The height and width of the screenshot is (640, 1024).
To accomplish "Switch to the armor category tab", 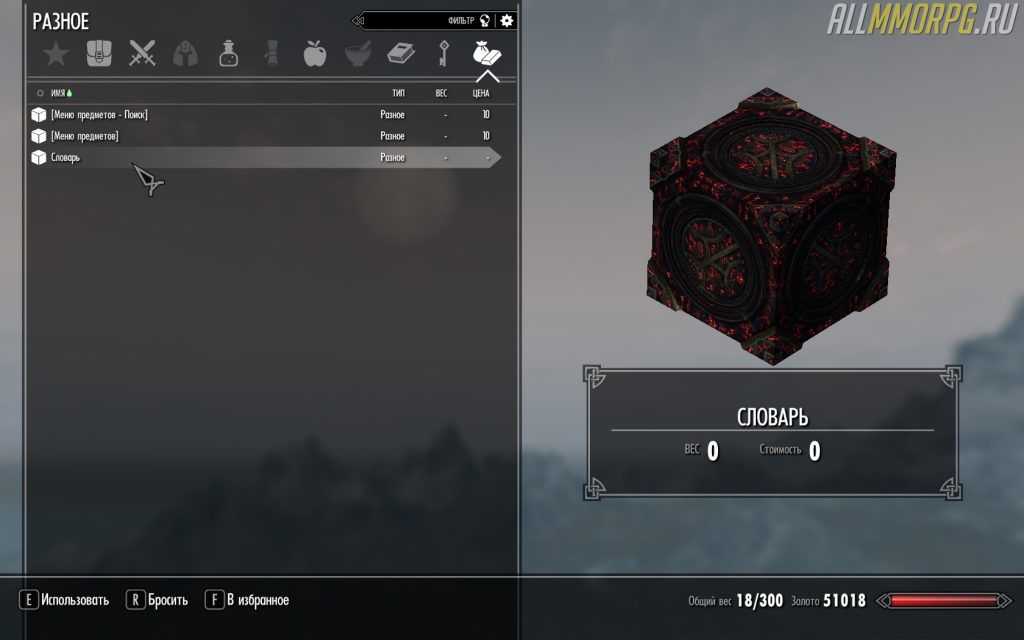I will coord(185,54).
